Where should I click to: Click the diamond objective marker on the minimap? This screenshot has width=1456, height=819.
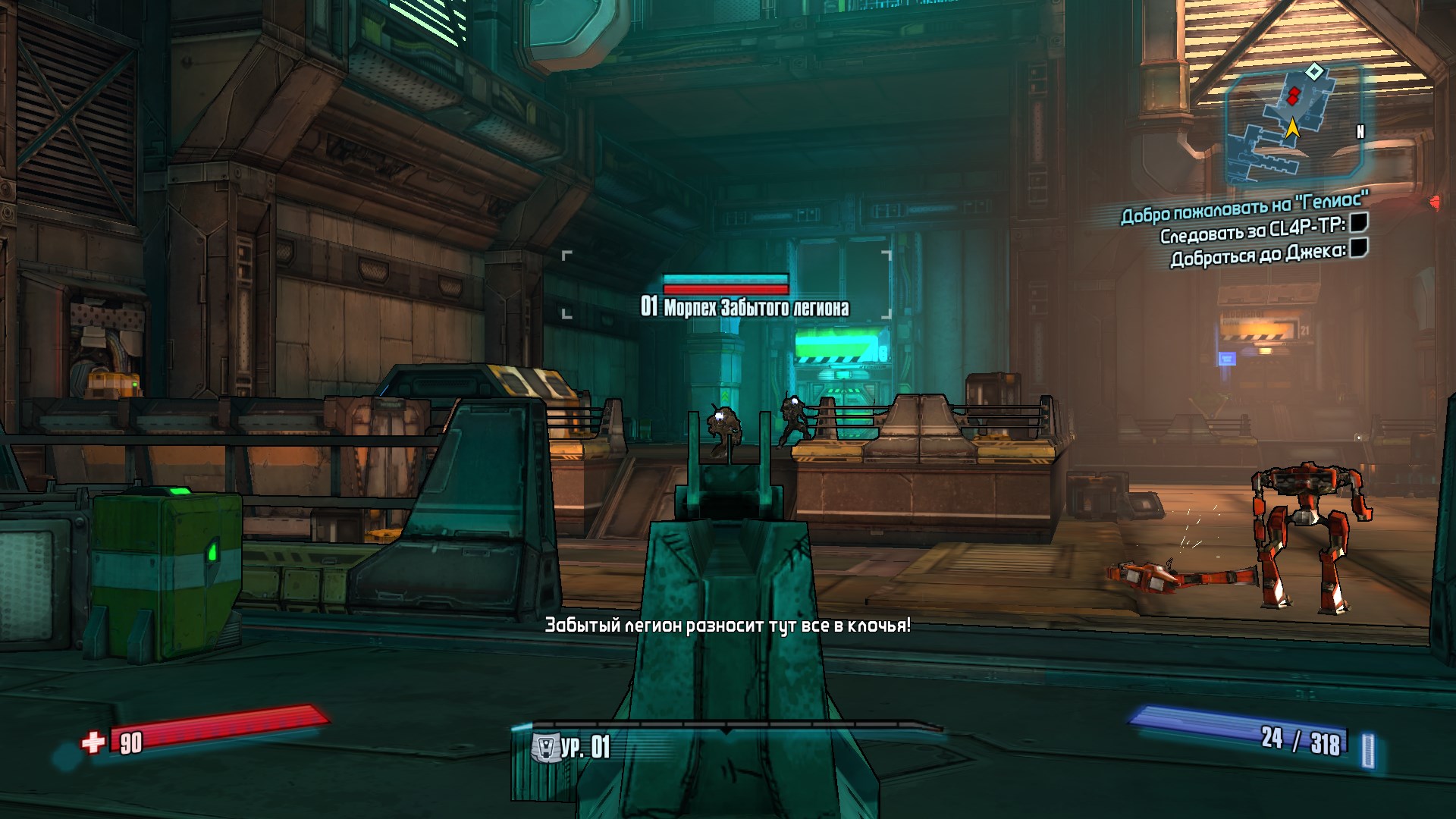coord(1314,72)
